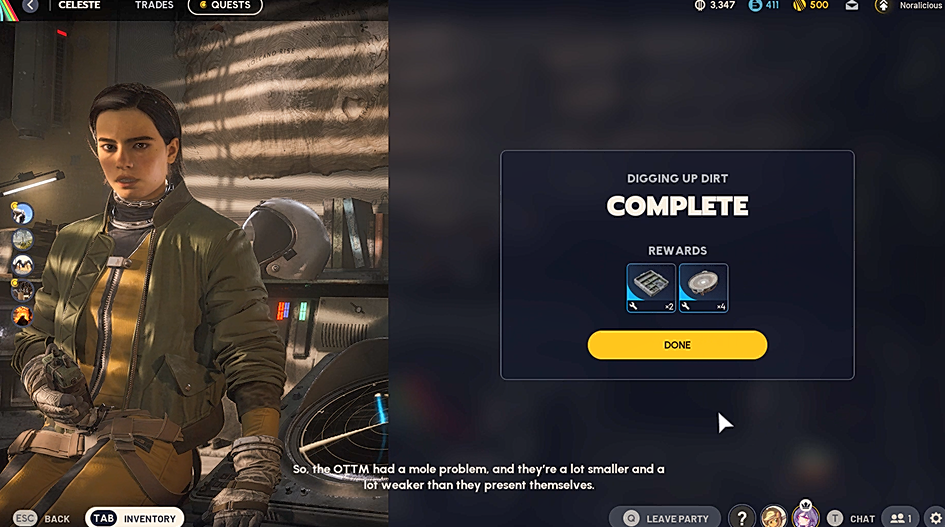Open the party members count button

click(900, 518)
